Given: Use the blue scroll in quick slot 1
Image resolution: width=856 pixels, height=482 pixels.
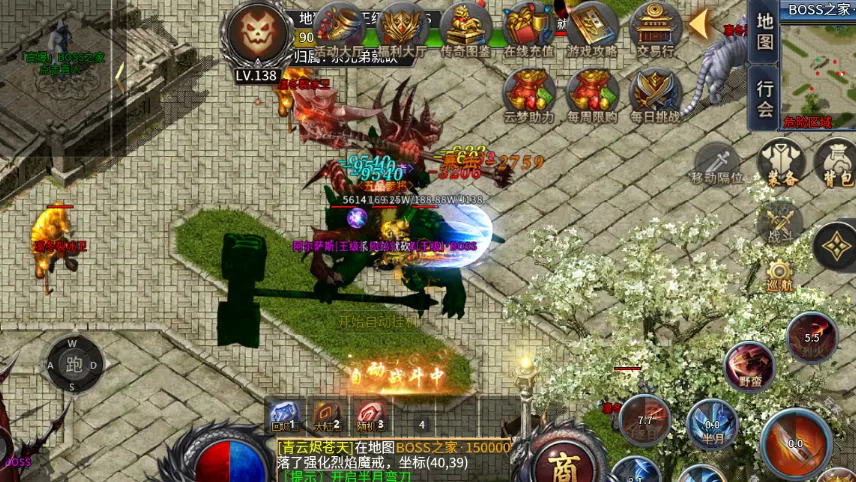Looking at the screenshot, I should (x=284, y=415).
